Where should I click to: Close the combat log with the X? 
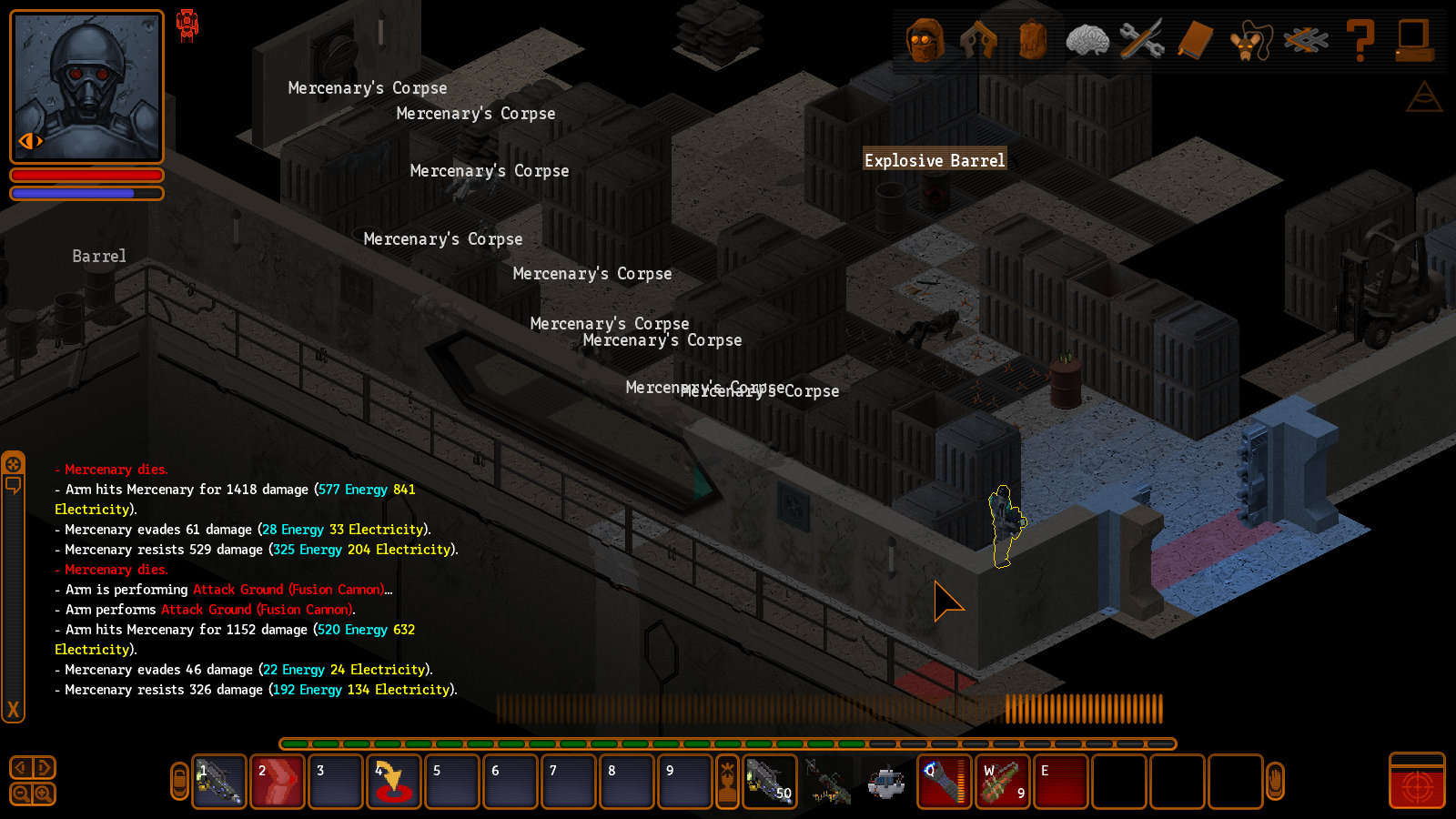pos(13,710)
